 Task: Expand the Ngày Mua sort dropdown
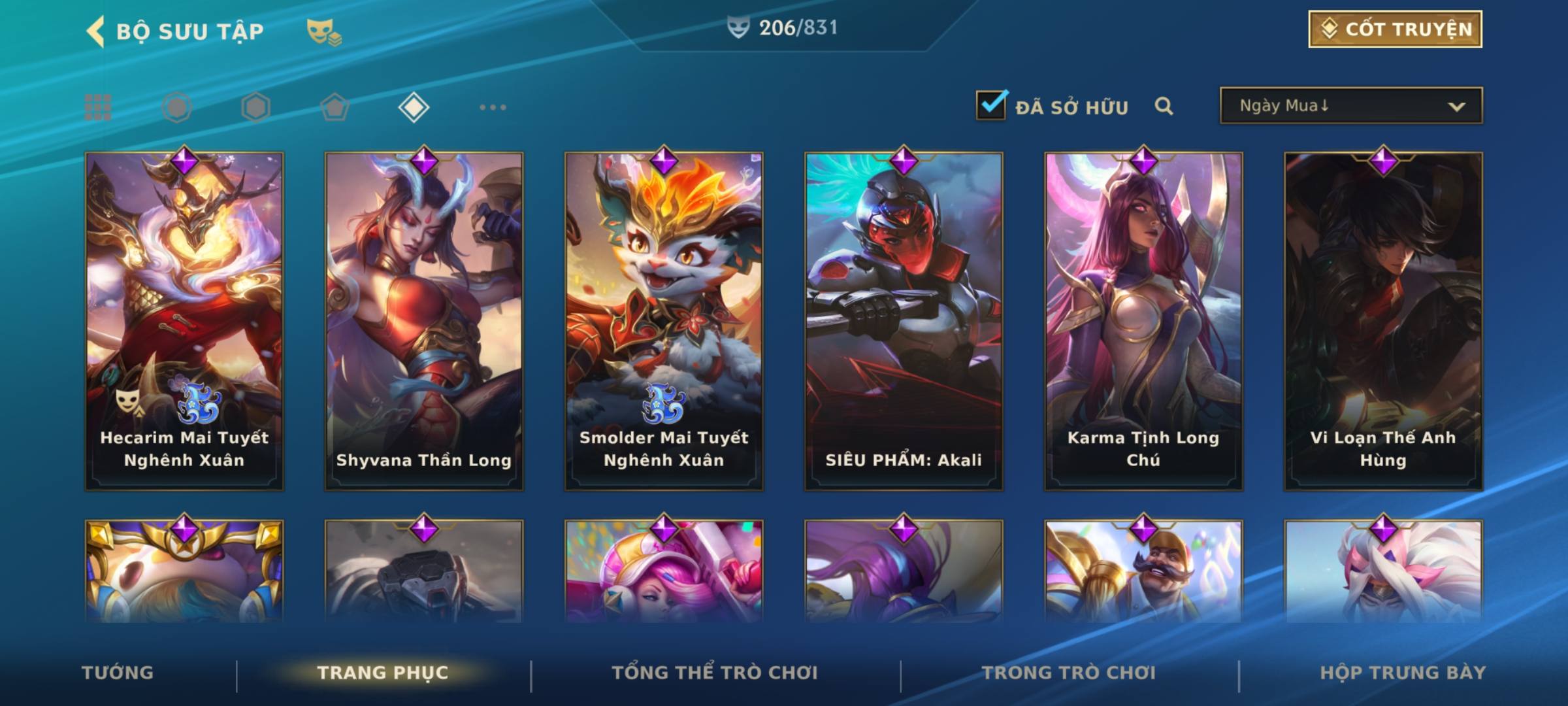pyautogui.click(x=1350, y=106)
